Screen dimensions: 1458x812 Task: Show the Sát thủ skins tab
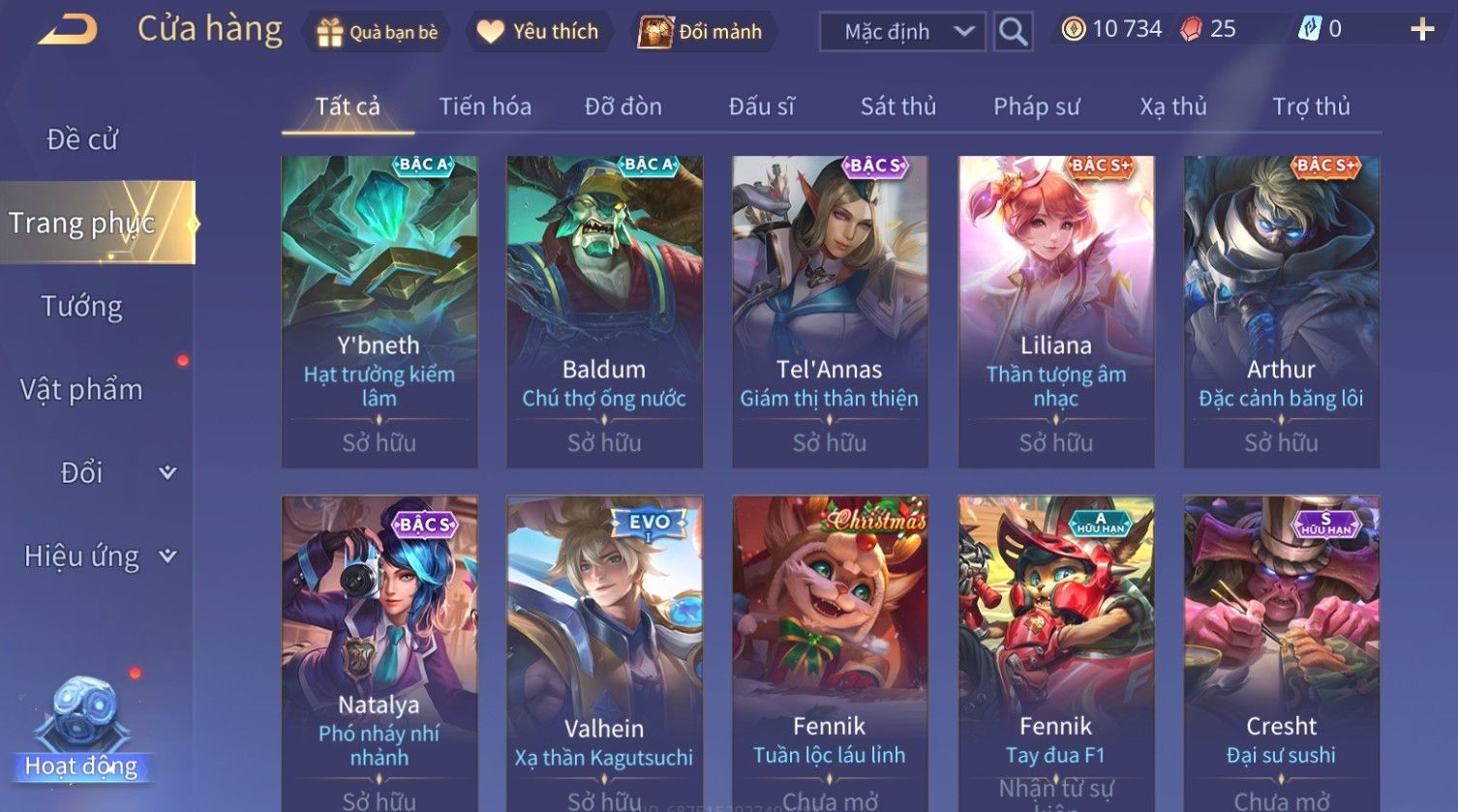(x=898, y=106)
